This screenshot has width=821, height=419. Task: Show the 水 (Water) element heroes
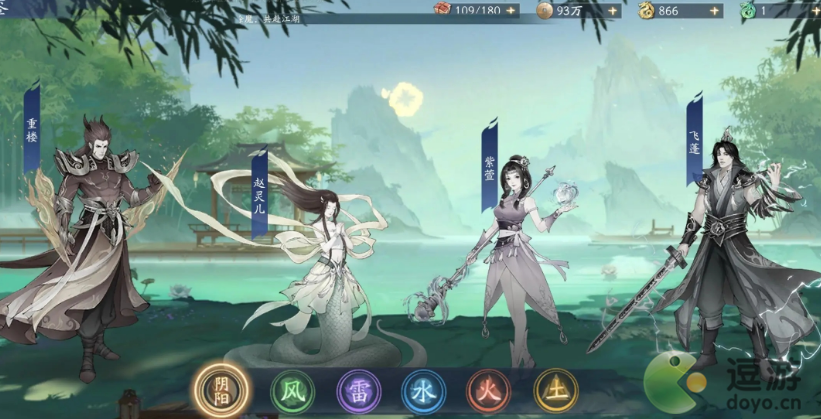coord(422,391)
